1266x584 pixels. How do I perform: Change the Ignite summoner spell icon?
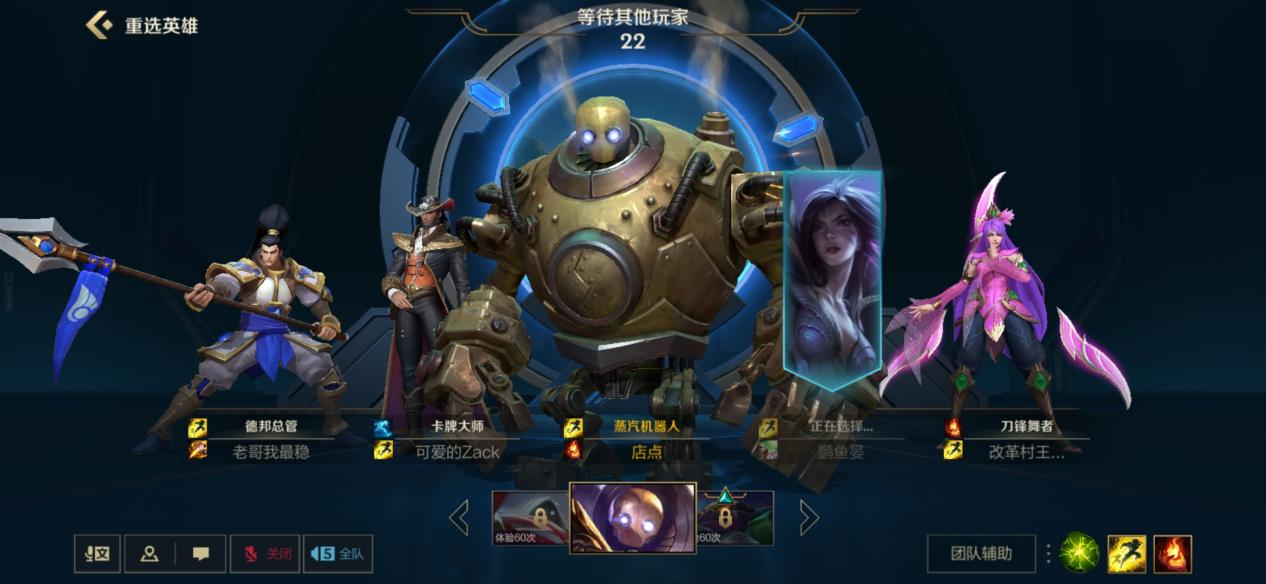coord(1172,553)
